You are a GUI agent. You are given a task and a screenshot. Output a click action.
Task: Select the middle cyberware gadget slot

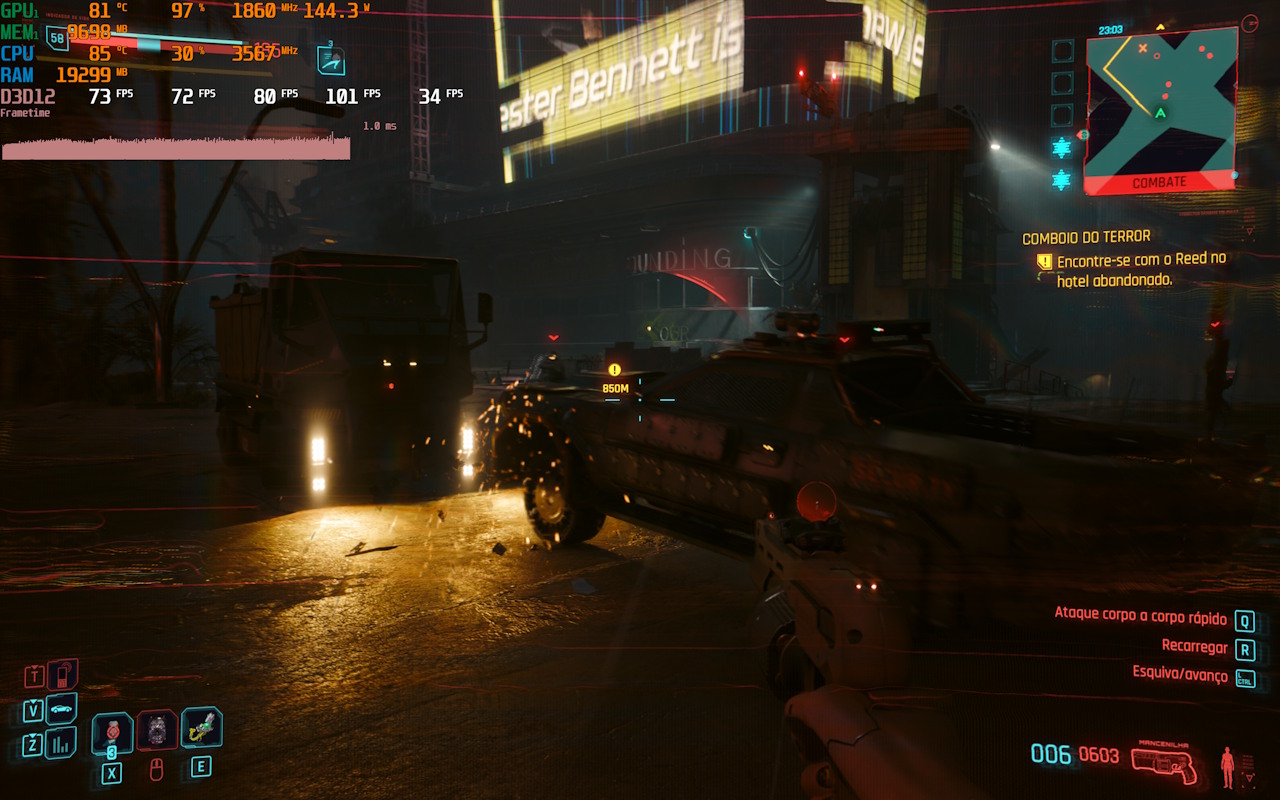pos(157,731)
